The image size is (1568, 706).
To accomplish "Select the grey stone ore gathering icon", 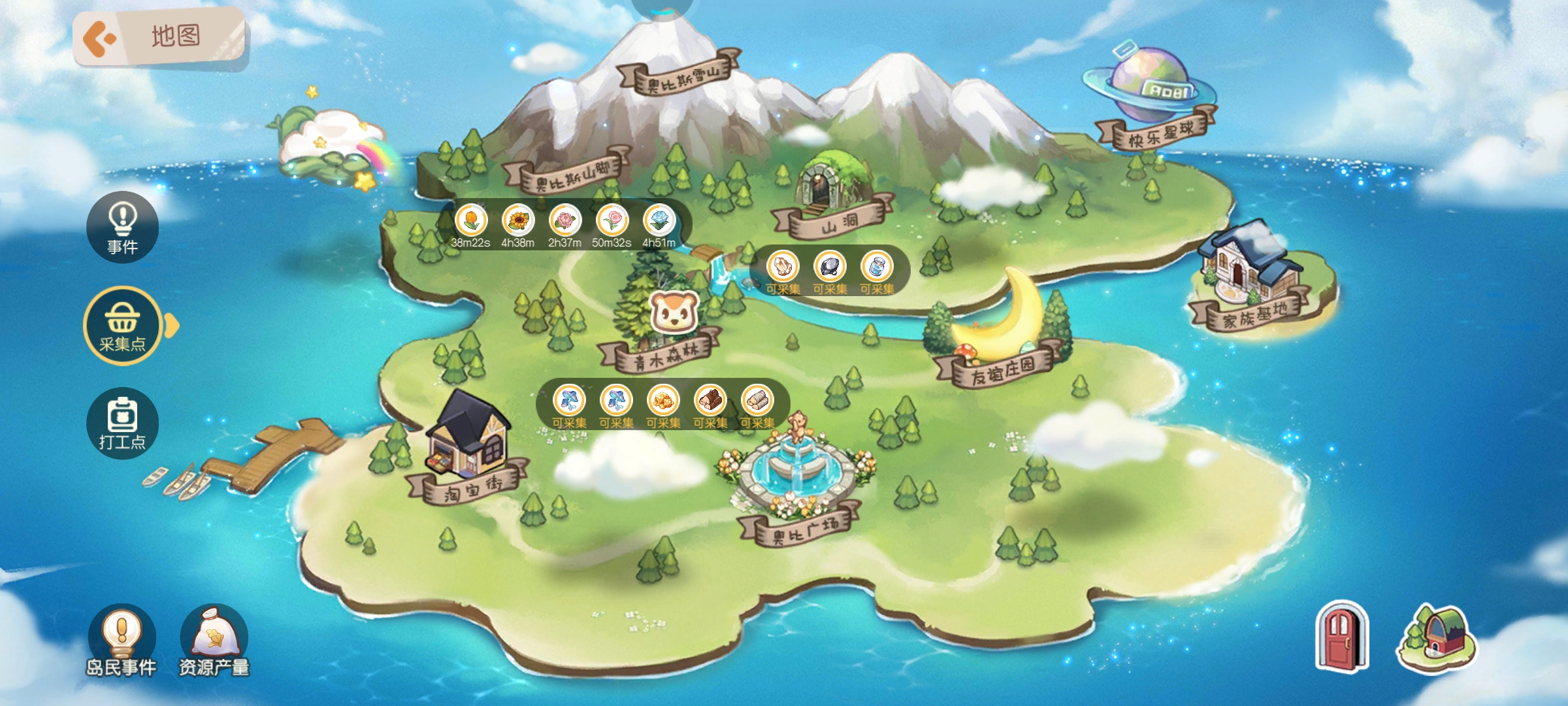I will pyautogui.click(x=830, y=267).
